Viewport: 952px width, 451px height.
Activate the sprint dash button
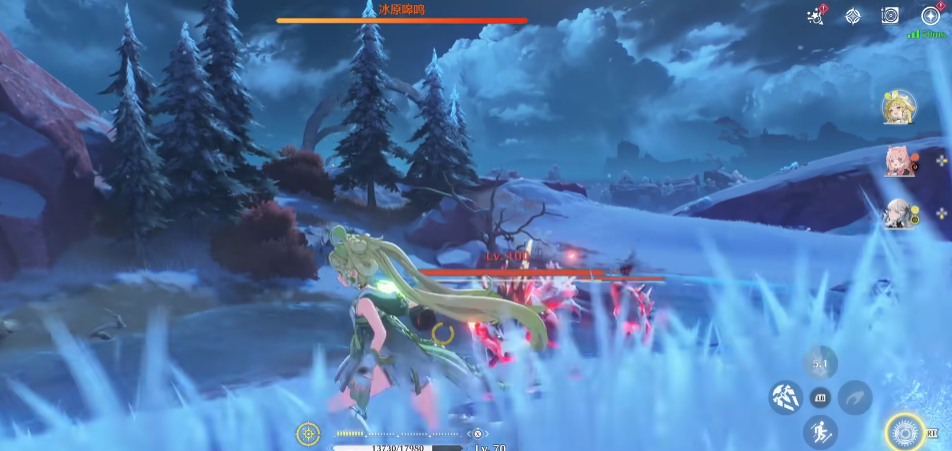coord(820,432)
